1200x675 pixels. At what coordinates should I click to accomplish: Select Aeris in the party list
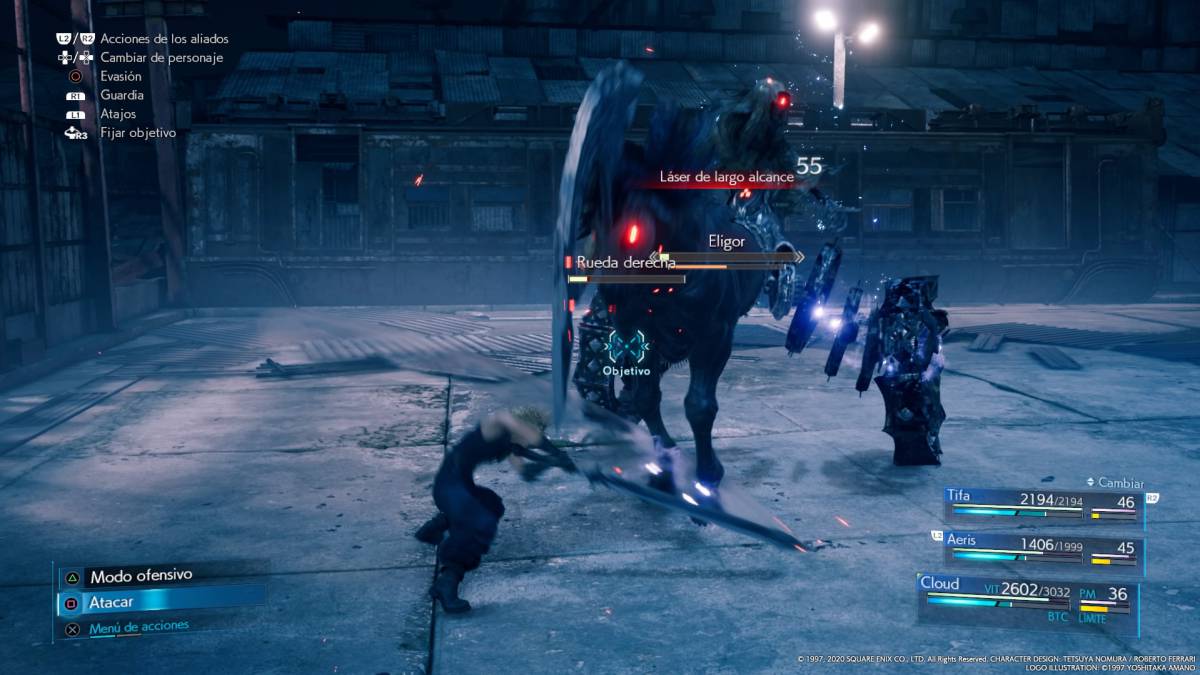click(x=1043, y=549)
